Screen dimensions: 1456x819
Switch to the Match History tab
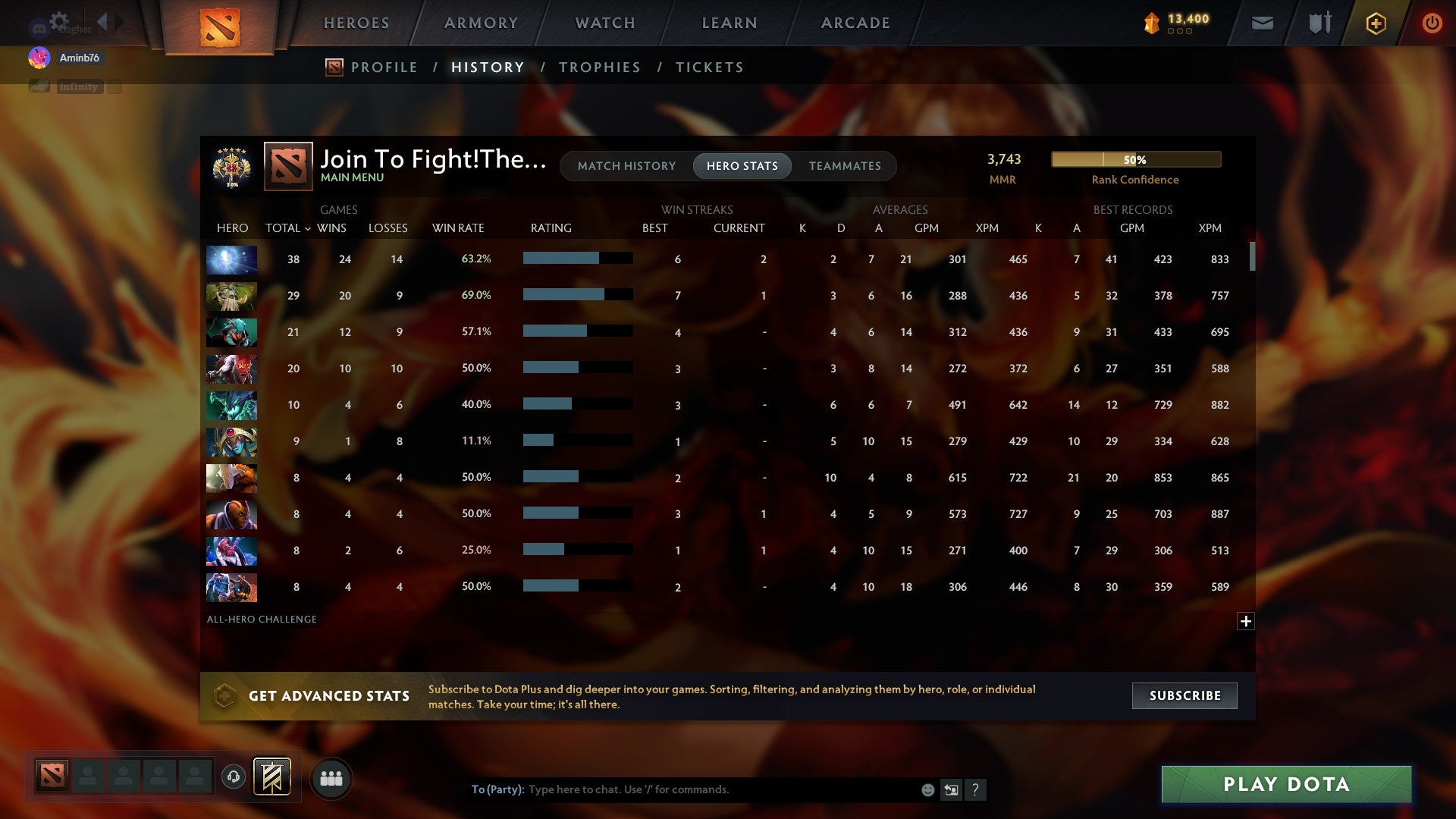[x=626, y=165]
